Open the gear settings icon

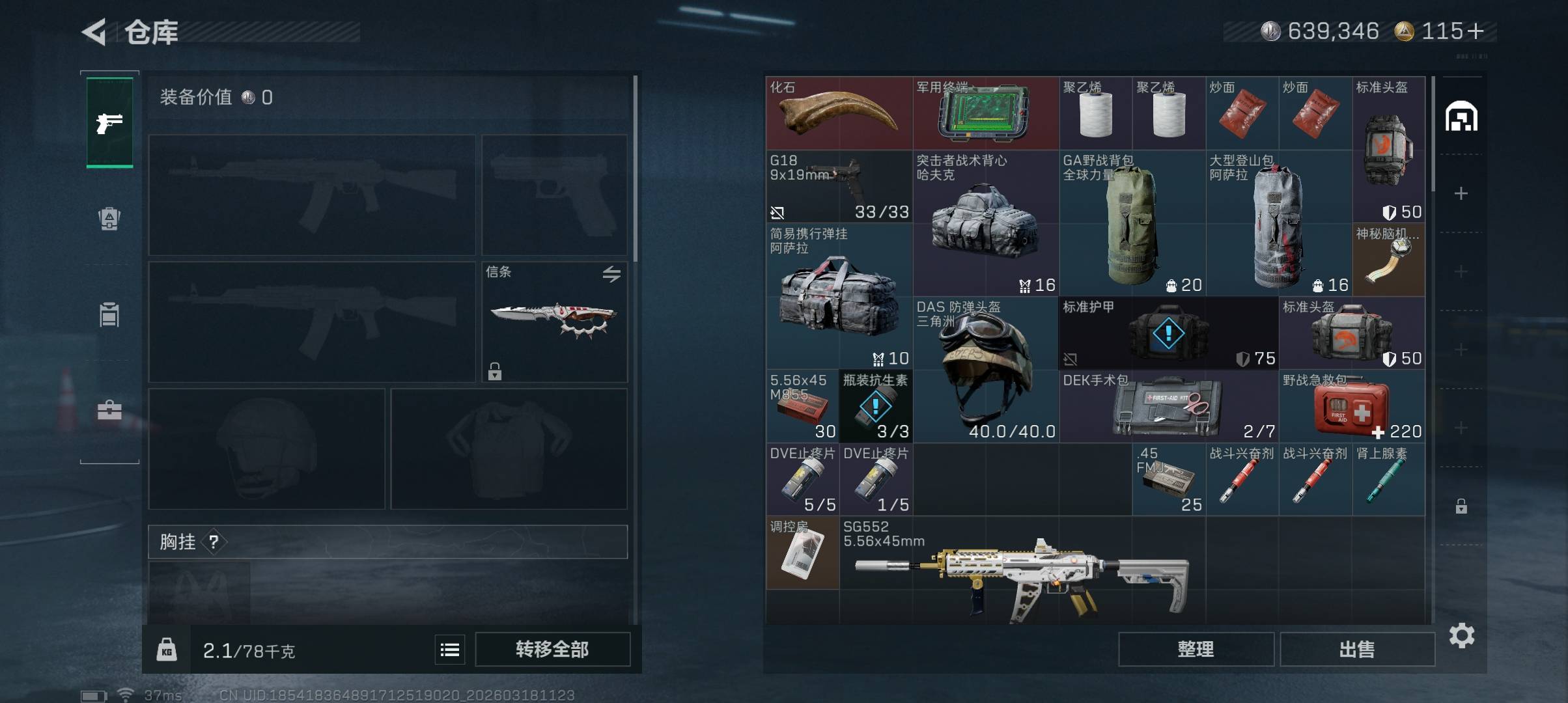tap(1461, 635)
